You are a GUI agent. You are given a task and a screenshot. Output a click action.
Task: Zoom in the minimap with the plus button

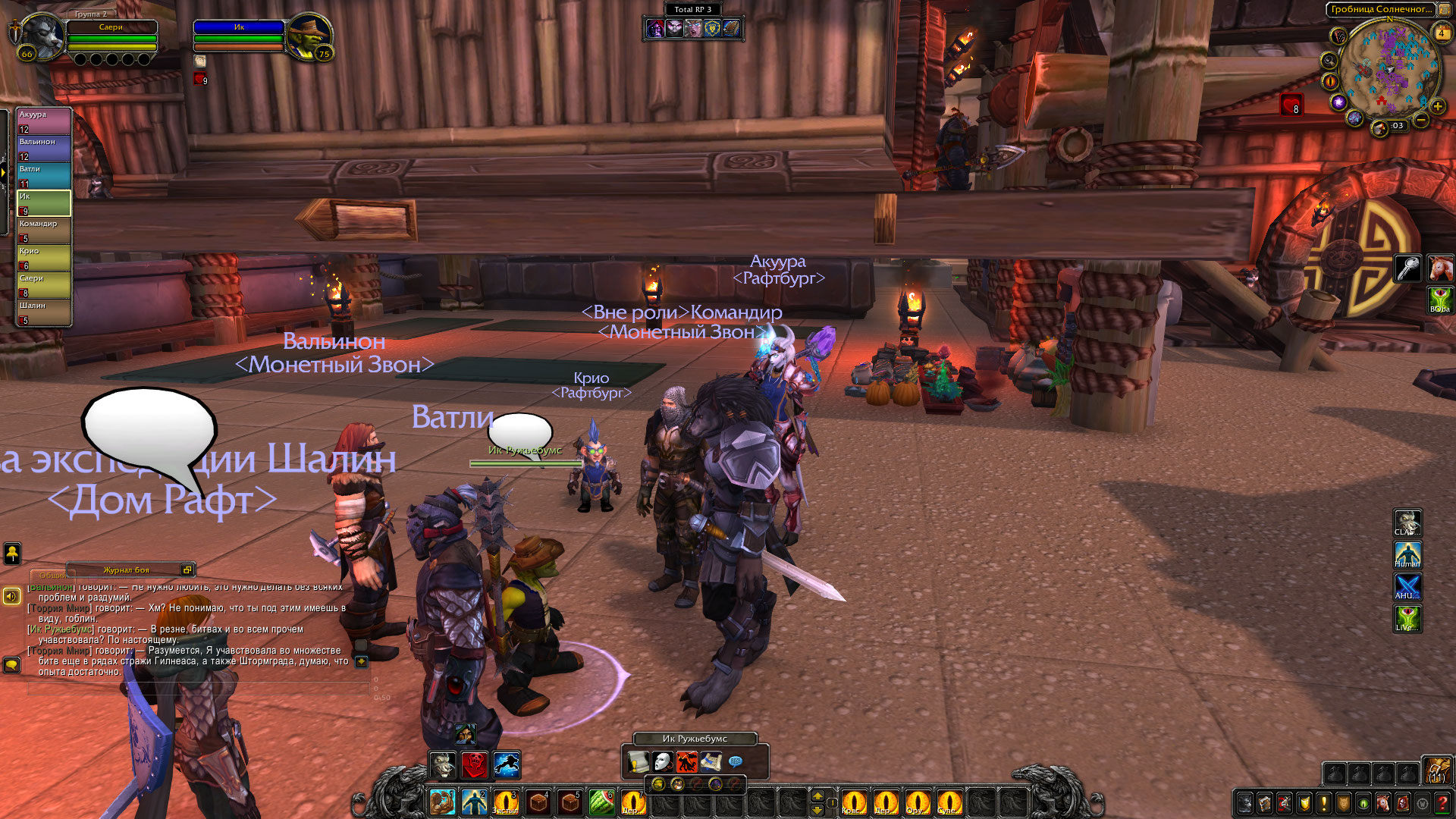1437,106
